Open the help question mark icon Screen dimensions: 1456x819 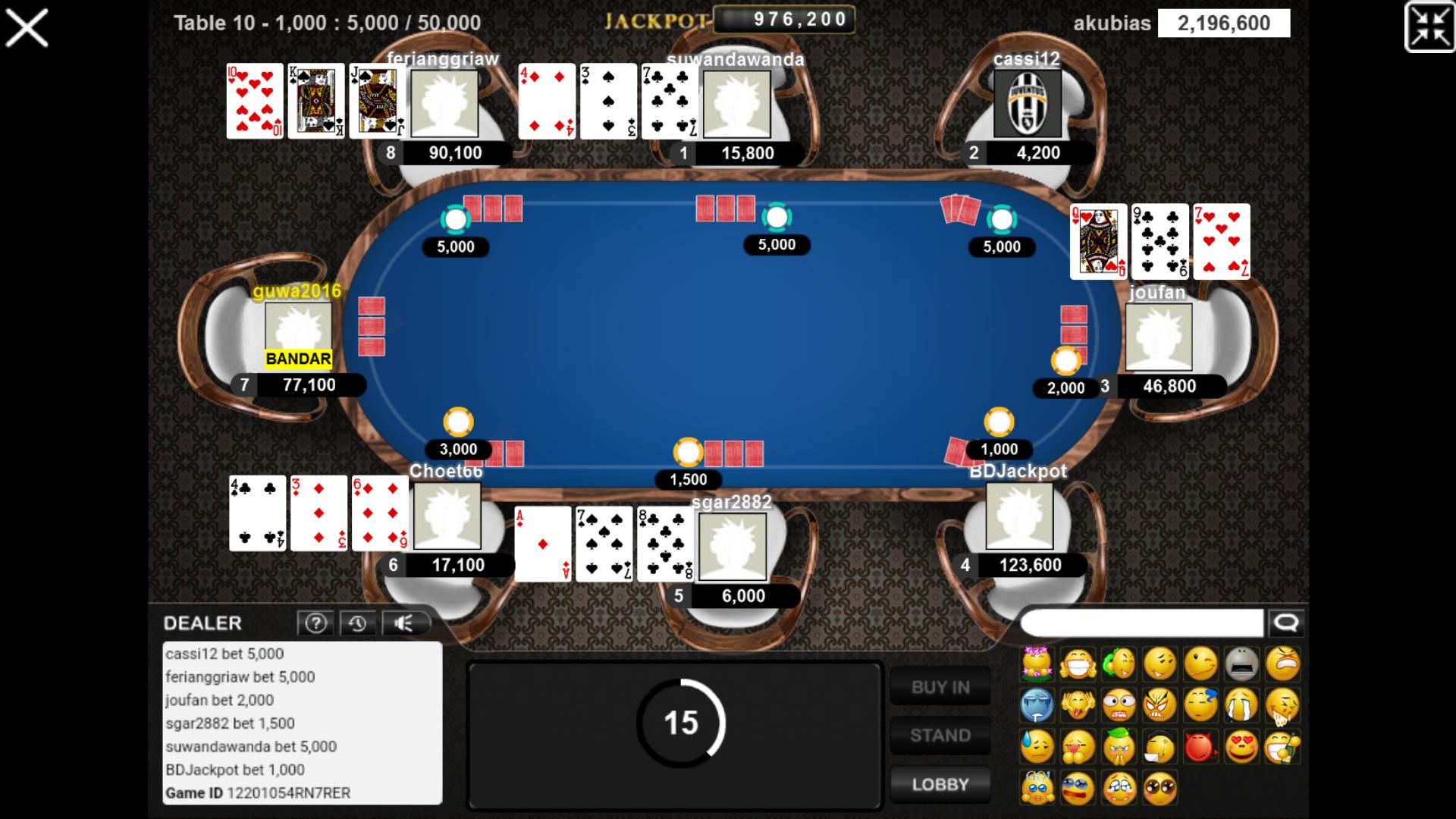pyautogui.click(x=316, y=623)
